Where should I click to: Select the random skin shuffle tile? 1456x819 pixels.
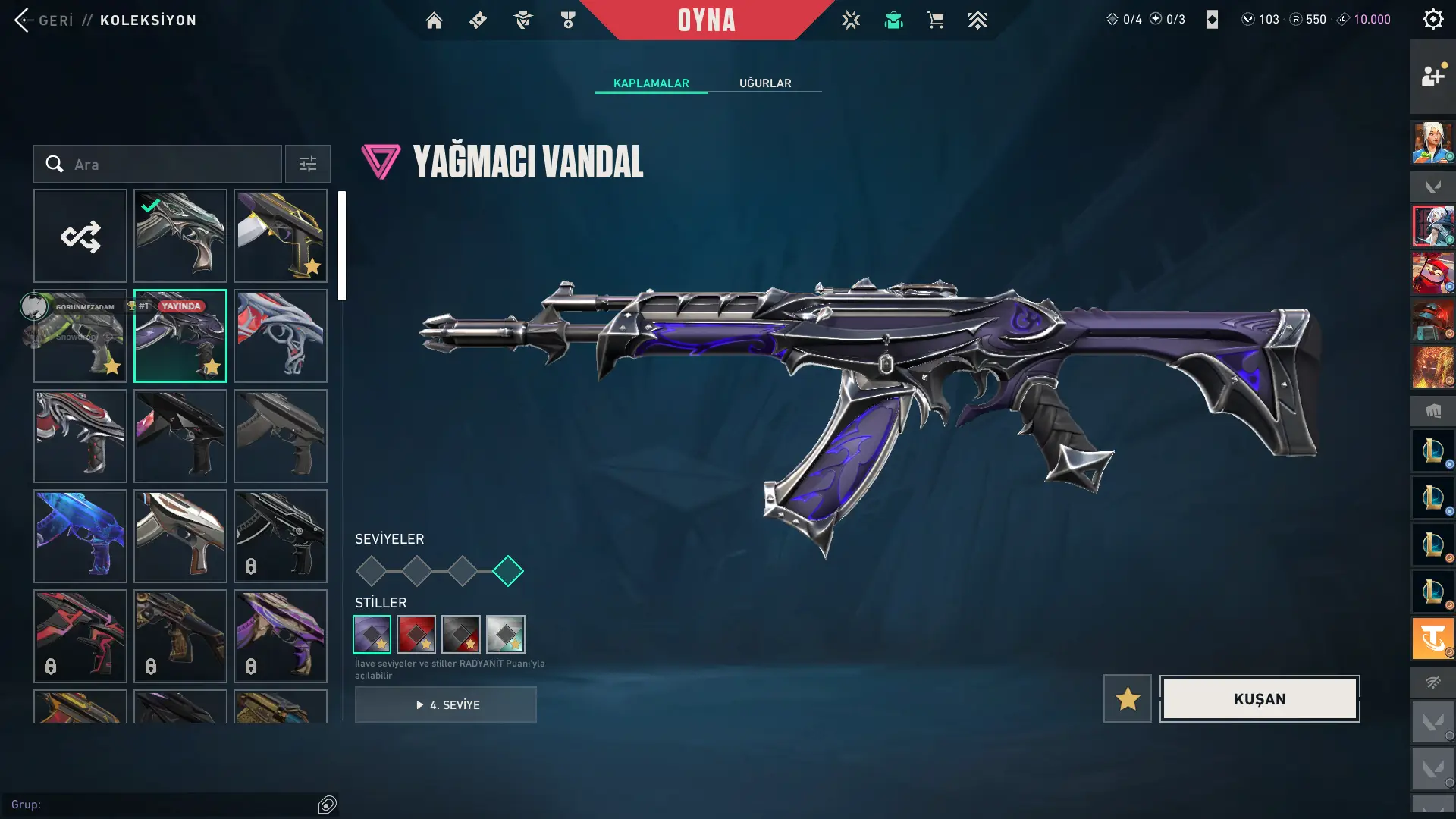80,236
